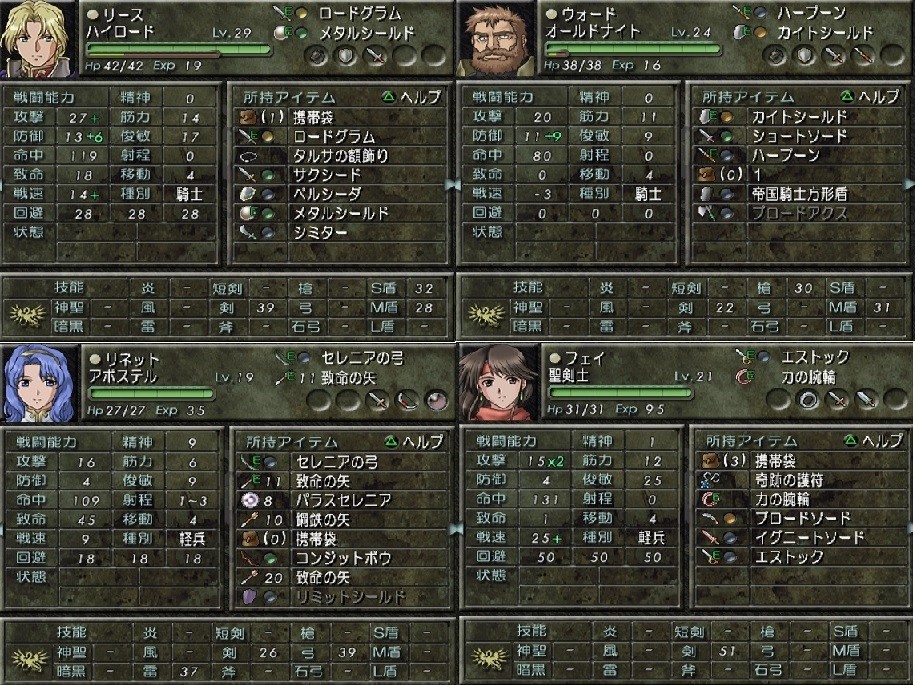Select the greyed ブロードアクス item
This screenshot has height=685, width=915.
(798, 213)
